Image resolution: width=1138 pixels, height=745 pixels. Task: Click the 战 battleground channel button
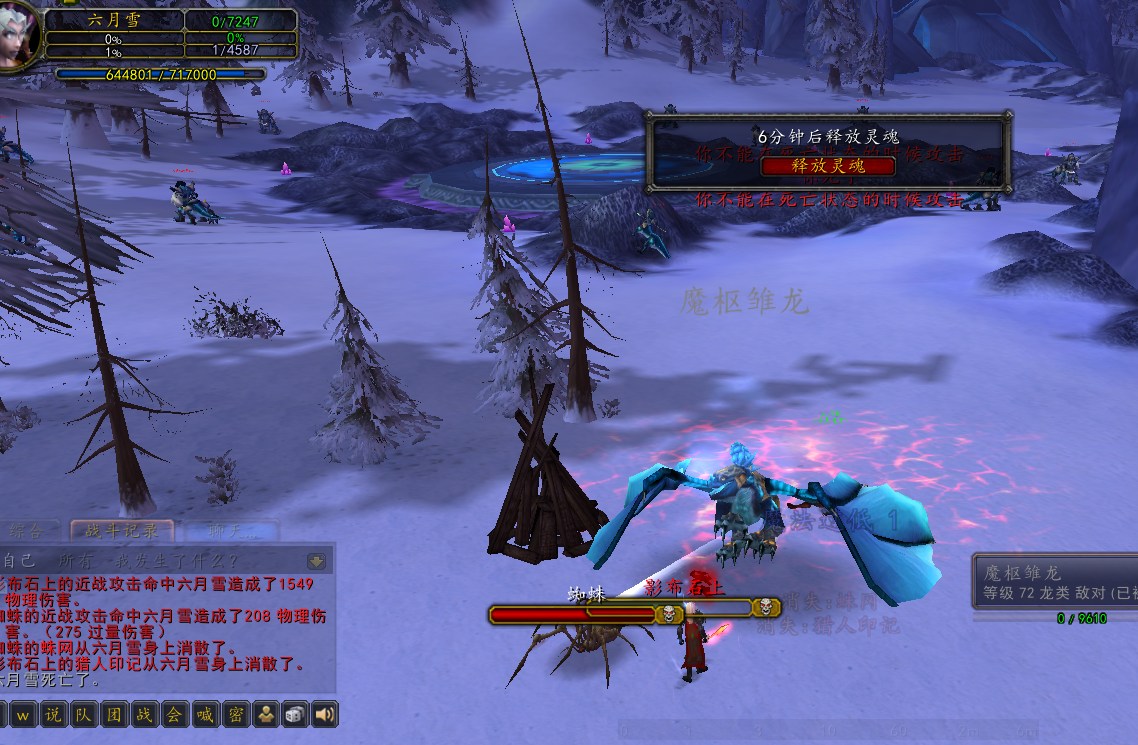pos(144,714)
